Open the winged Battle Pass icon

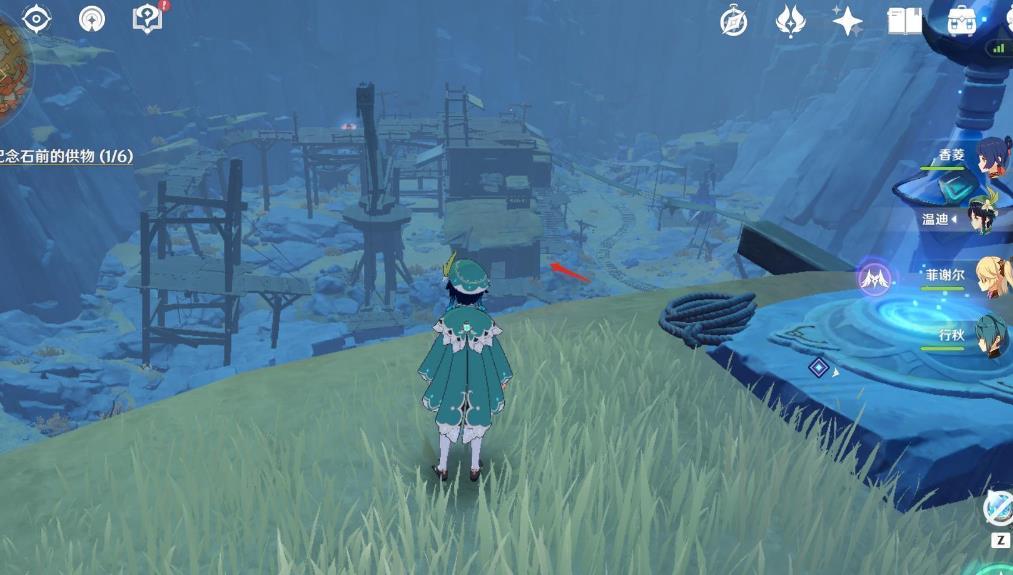[791, 21]
